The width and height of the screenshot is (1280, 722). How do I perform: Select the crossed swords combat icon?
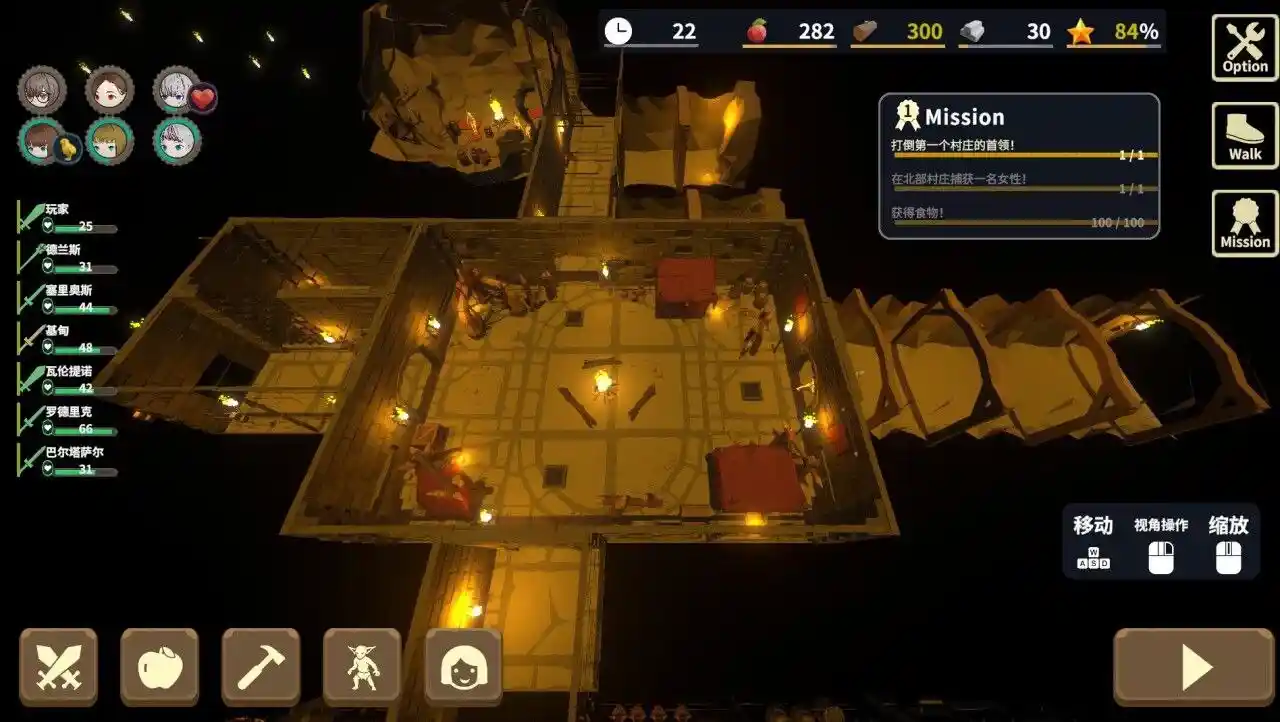point(60,665)
